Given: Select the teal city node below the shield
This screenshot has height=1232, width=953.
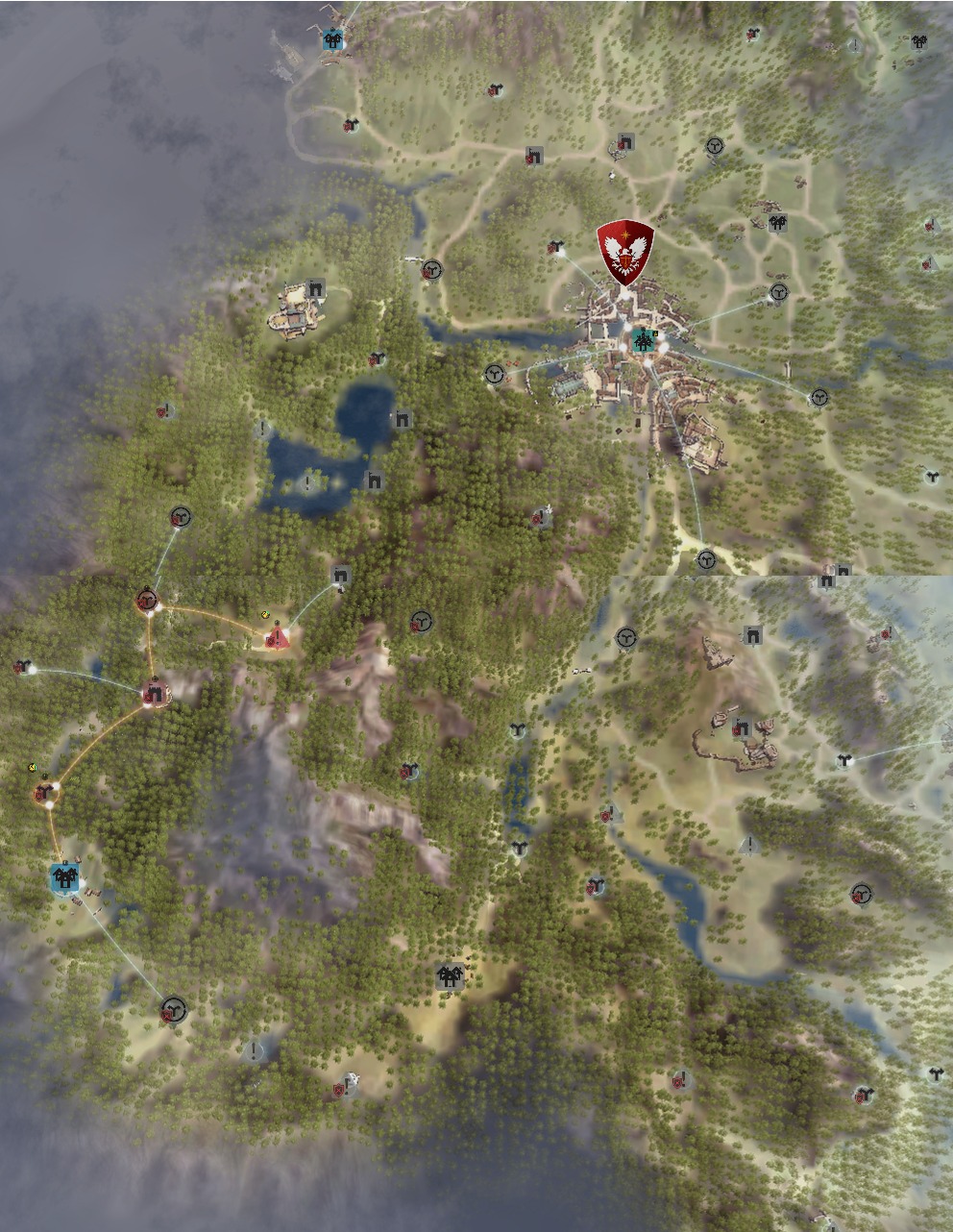Looking at the screenshot, I should (x=643, y=340).
